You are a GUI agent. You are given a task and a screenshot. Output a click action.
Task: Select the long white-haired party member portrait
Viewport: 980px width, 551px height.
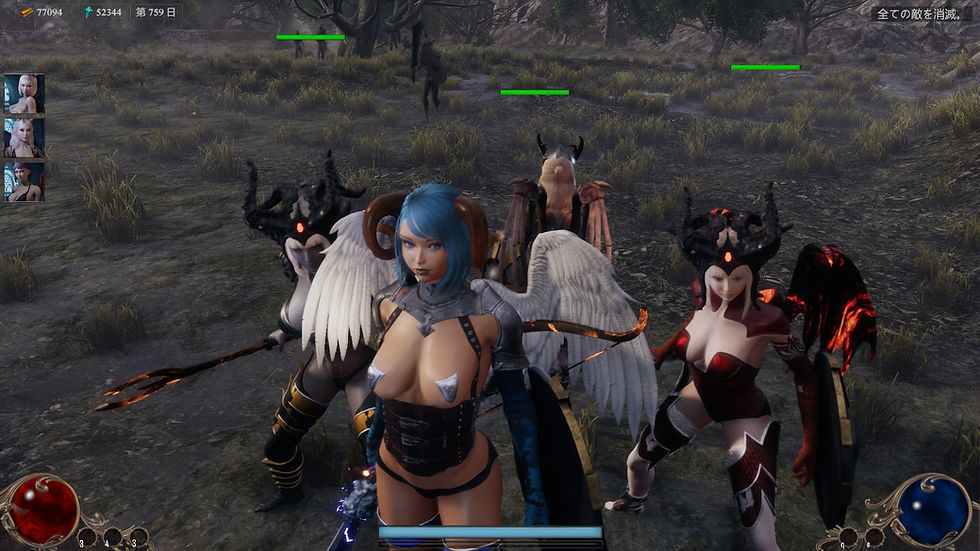[x=24, y=138]
